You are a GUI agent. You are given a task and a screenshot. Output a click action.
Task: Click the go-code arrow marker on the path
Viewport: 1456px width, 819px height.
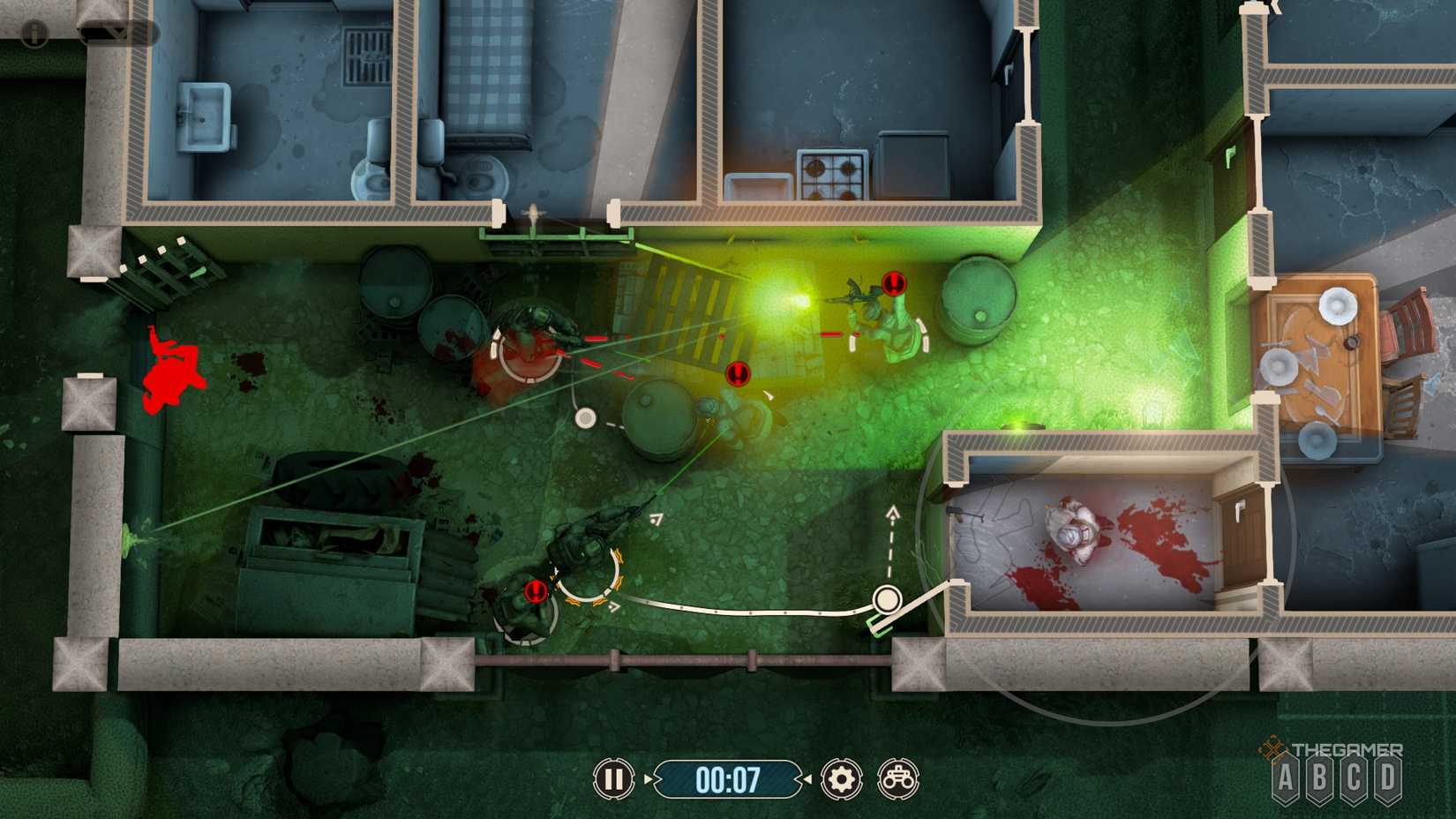[x=612, y=606]
